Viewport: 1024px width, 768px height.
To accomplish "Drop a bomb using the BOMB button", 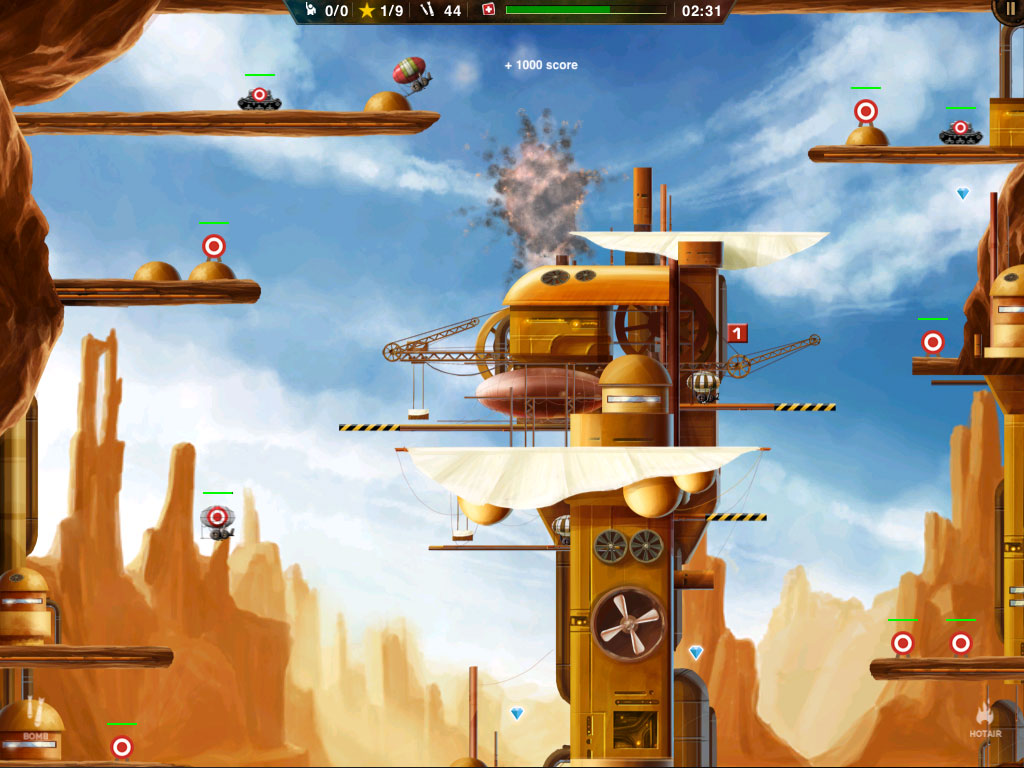I will [32, 730].
